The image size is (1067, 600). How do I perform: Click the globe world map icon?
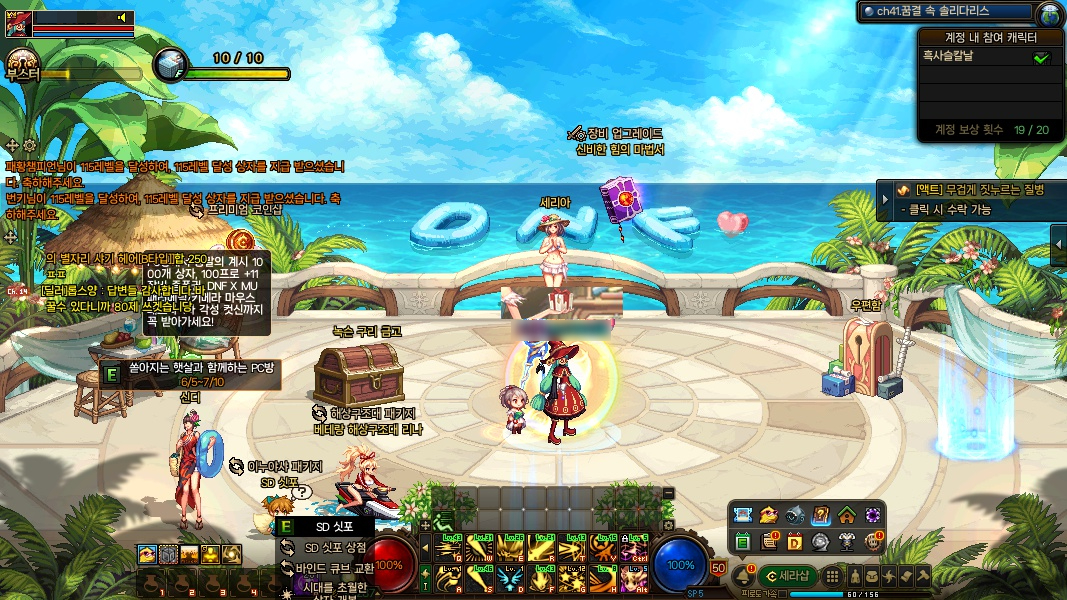pyautogui.click(x=1048, y=14)
